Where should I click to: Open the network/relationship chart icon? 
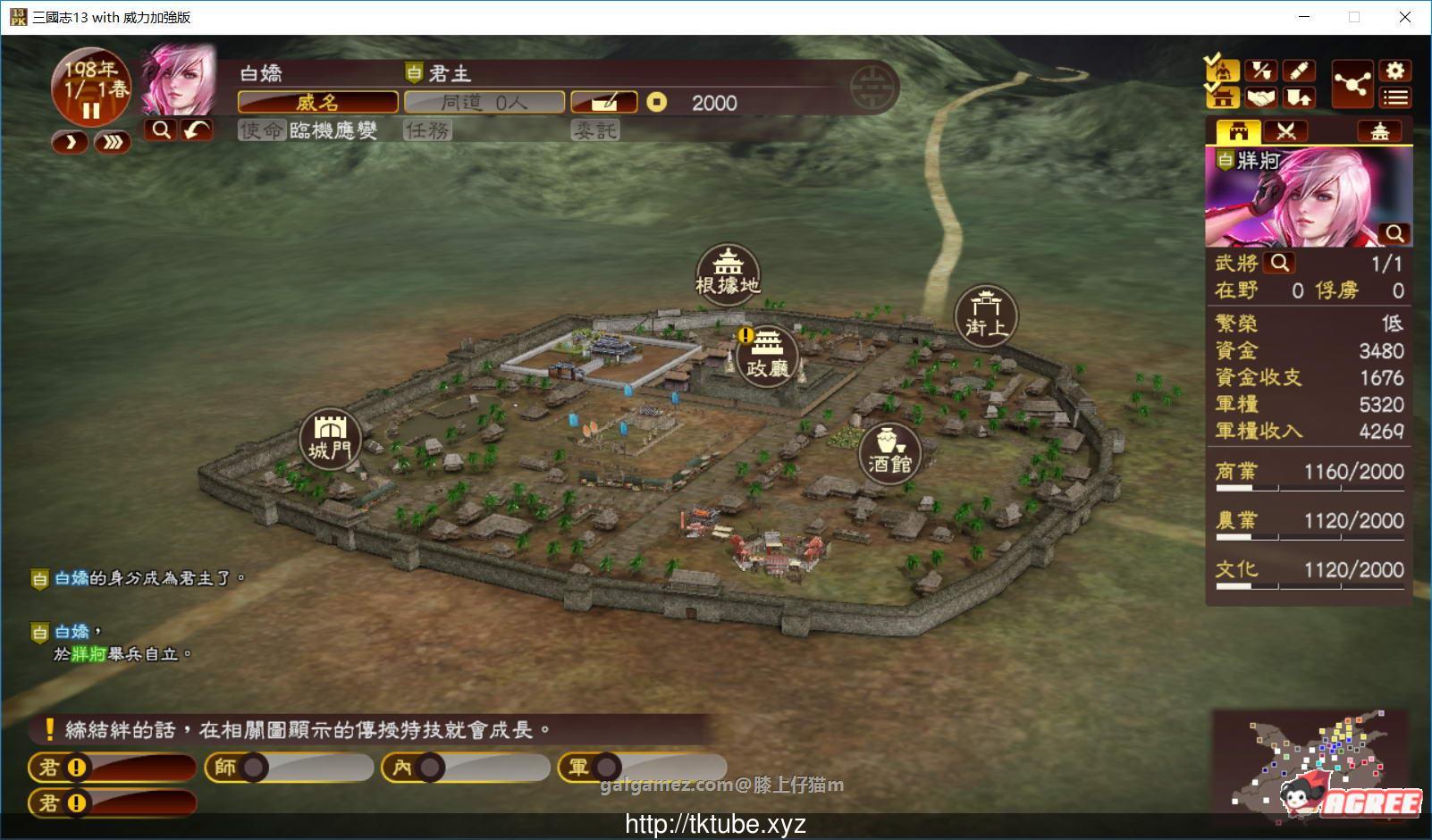click(x=1353, y=82)
